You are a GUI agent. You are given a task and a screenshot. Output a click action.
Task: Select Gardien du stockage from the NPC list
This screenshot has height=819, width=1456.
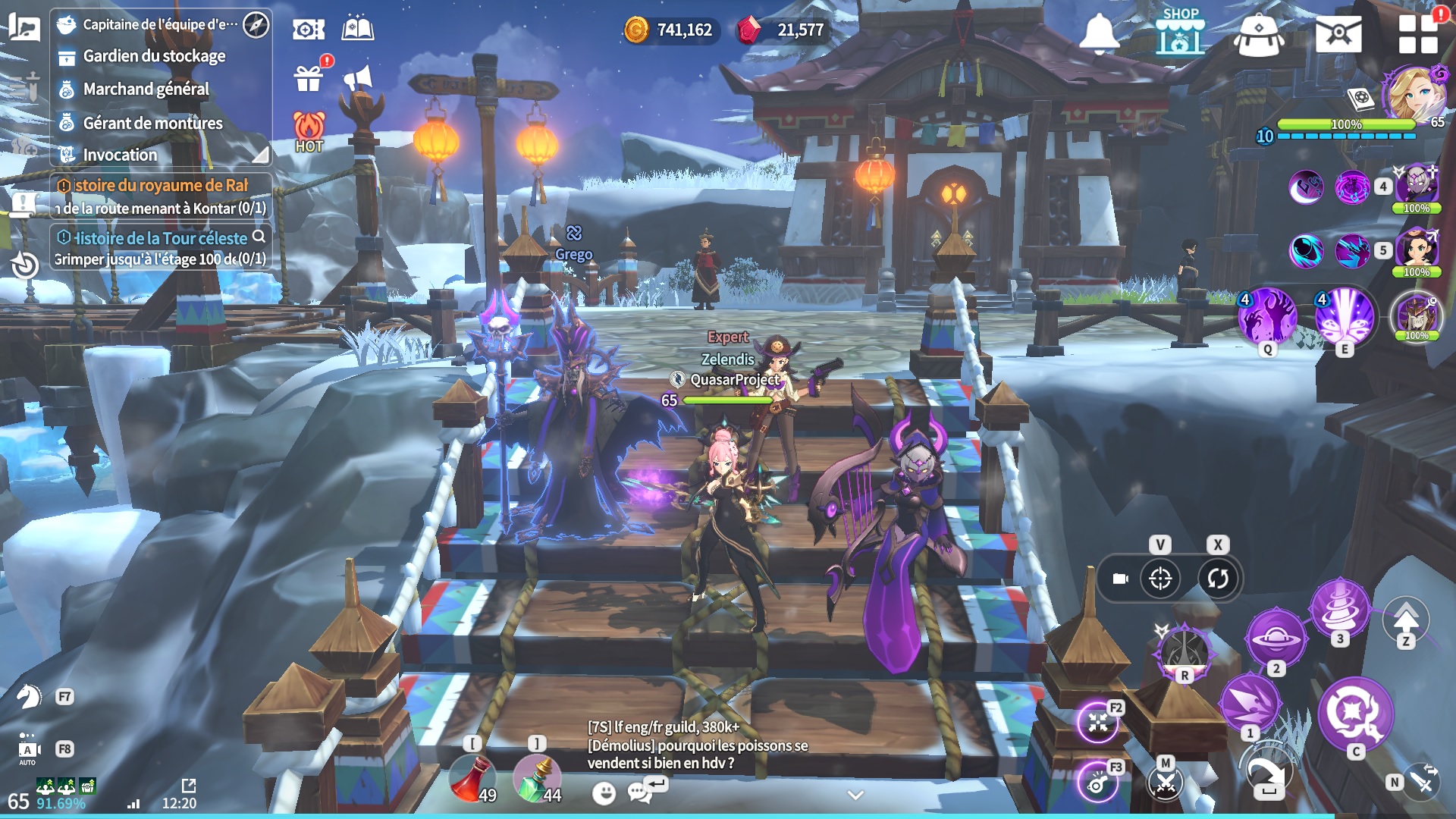click(154, 56)
